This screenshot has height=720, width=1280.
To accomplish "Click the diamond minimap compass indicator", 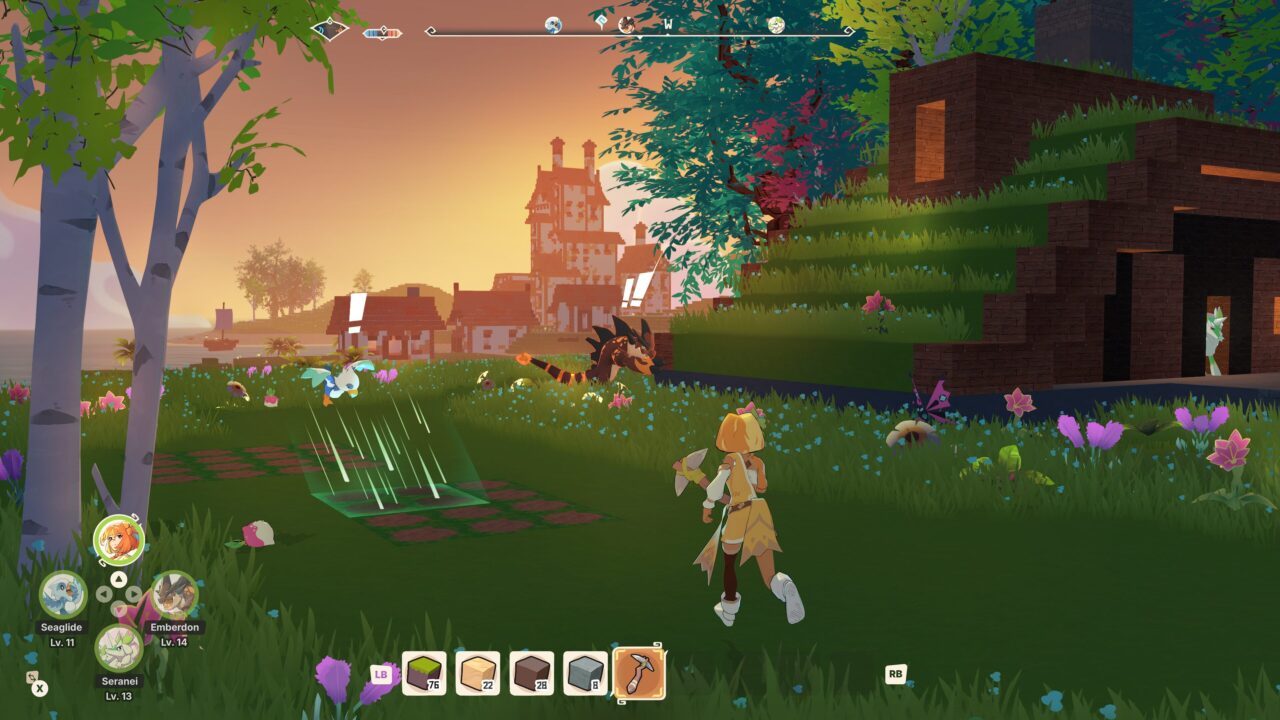I will [x=330, y=28].
